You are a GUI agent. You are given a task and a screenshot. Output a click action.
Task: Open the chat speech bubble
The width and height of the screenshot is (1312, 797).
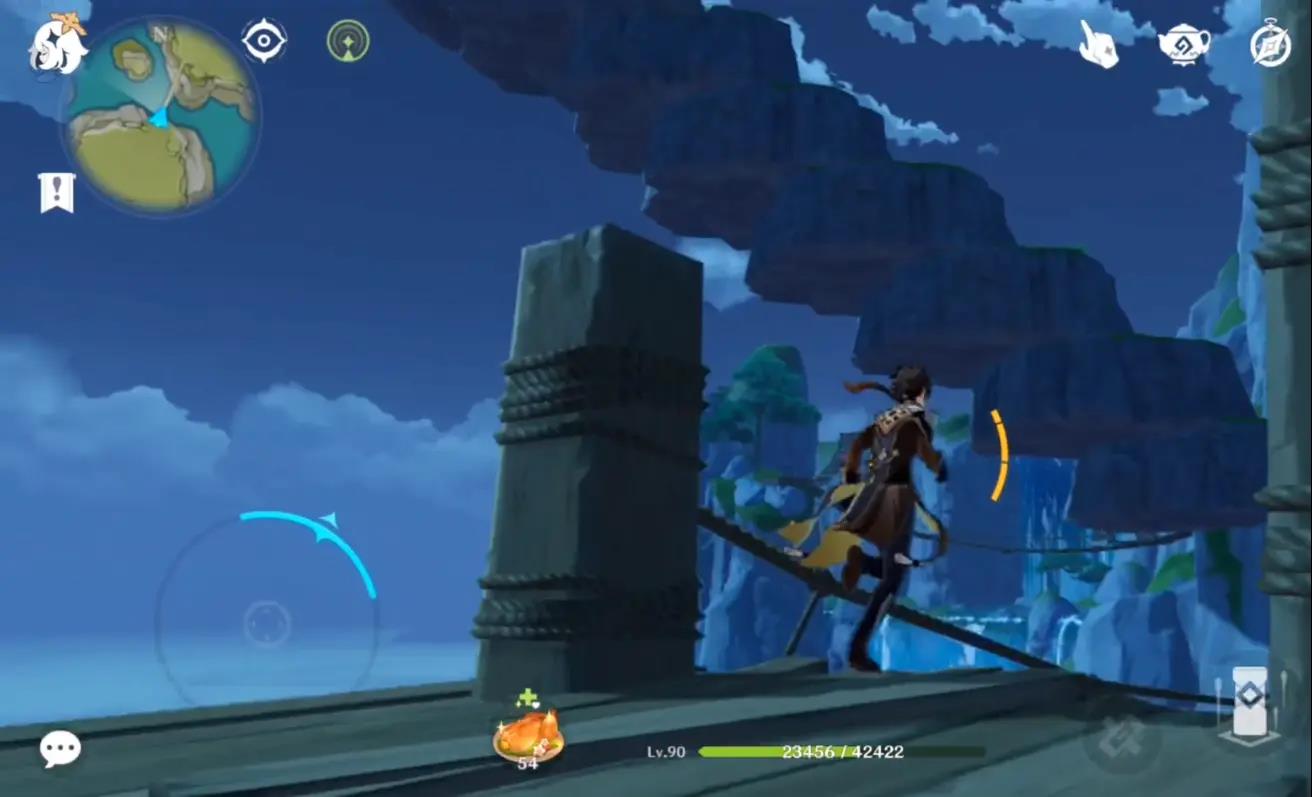point(60,748)
